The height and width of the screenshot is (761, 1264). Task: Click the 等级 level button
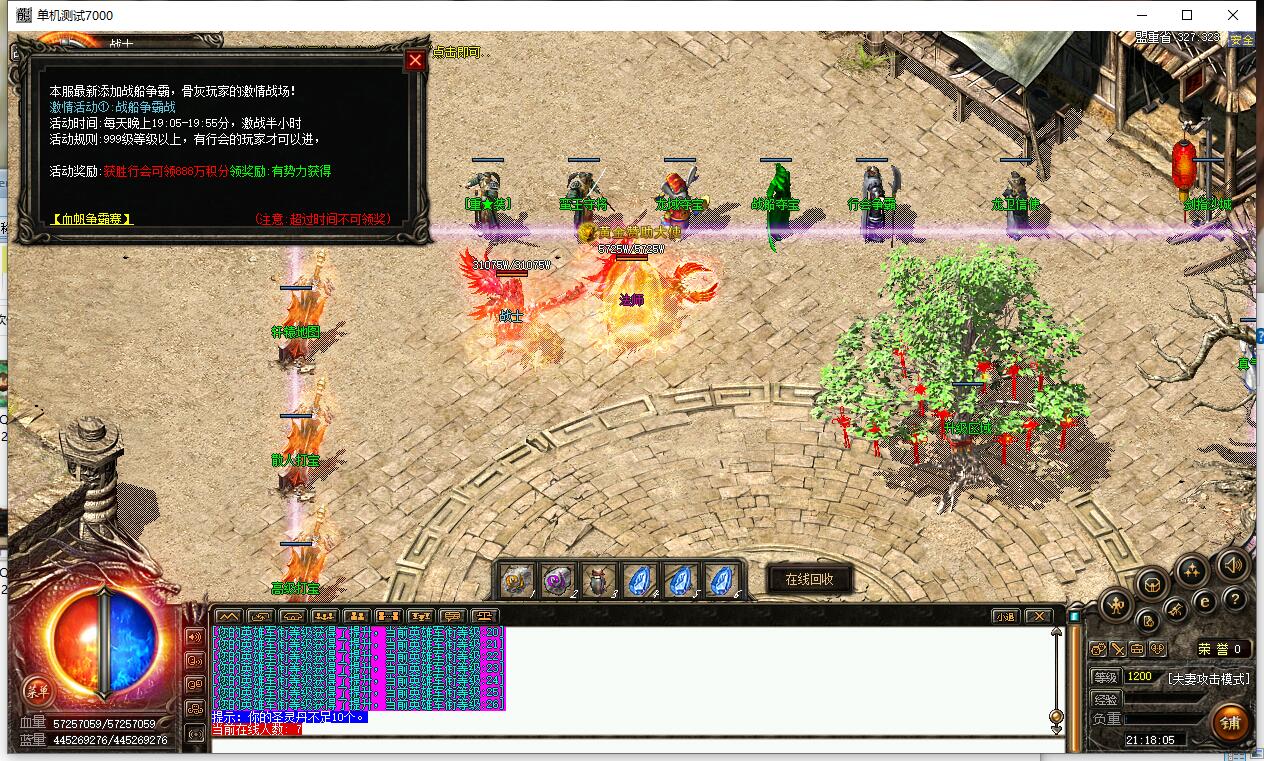point(1105,677)
